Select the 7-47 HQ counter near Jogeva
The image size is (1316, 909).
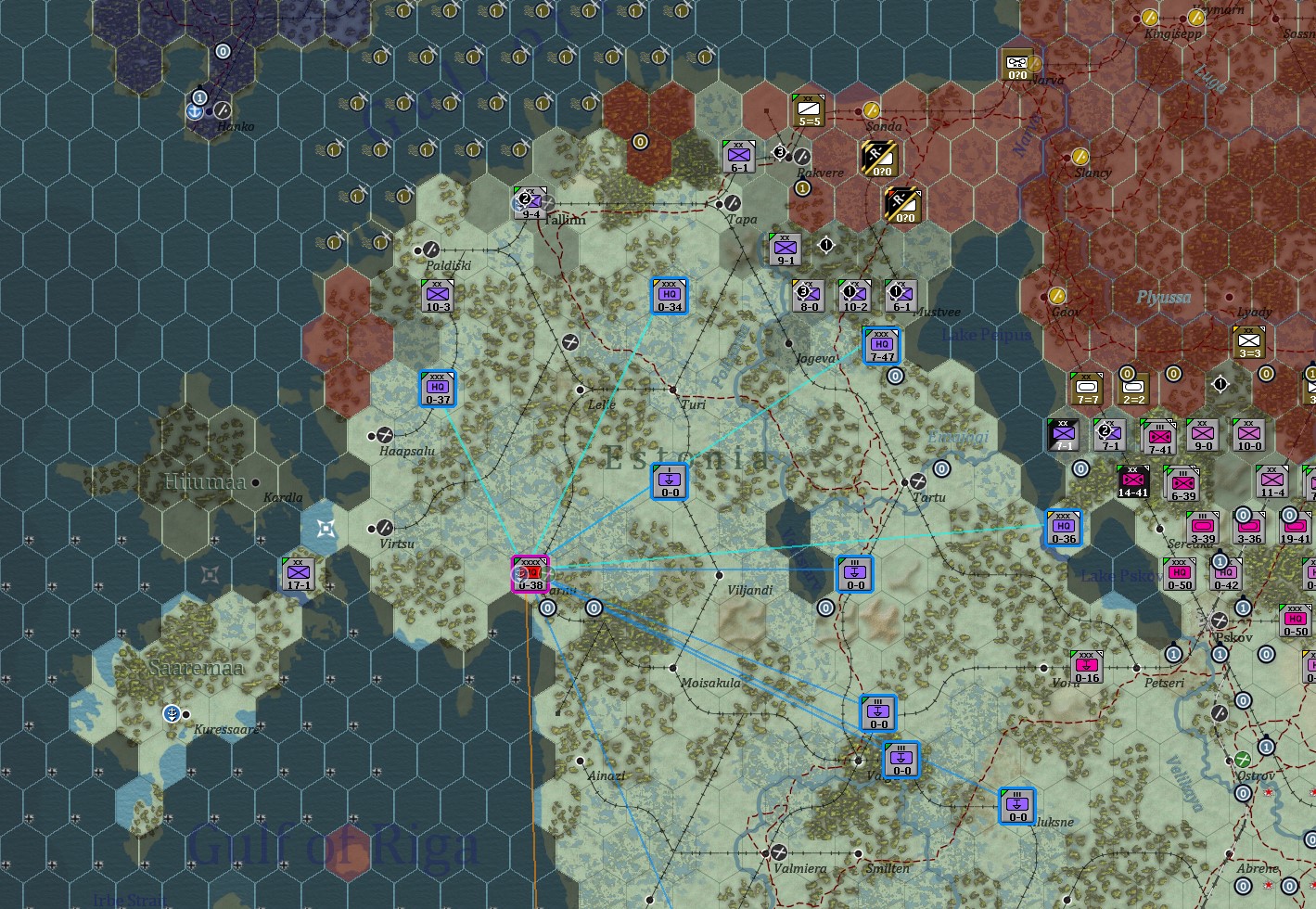881,344
